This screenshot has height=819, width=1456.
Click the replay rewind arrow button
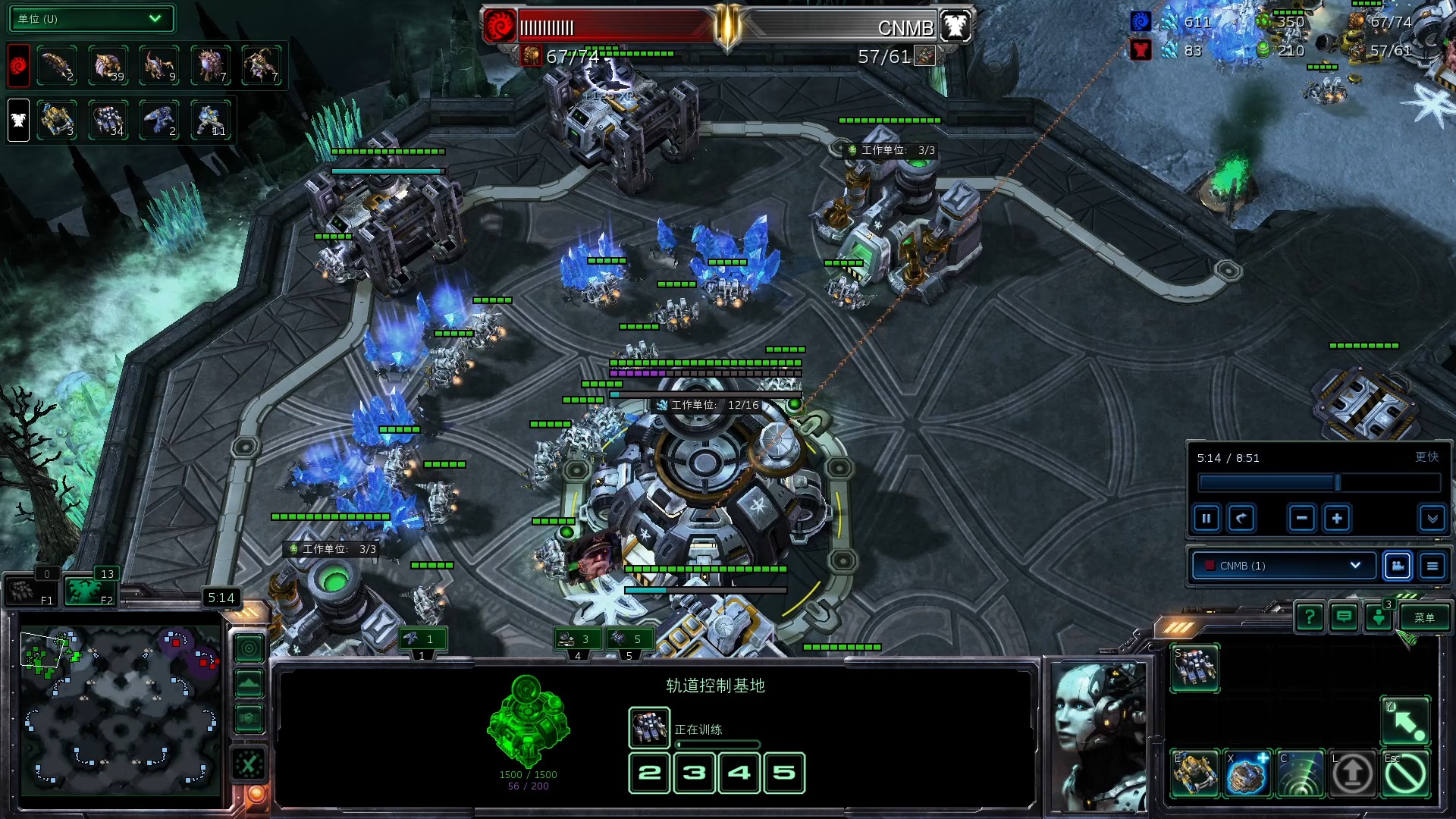[x=1241, y=519]
